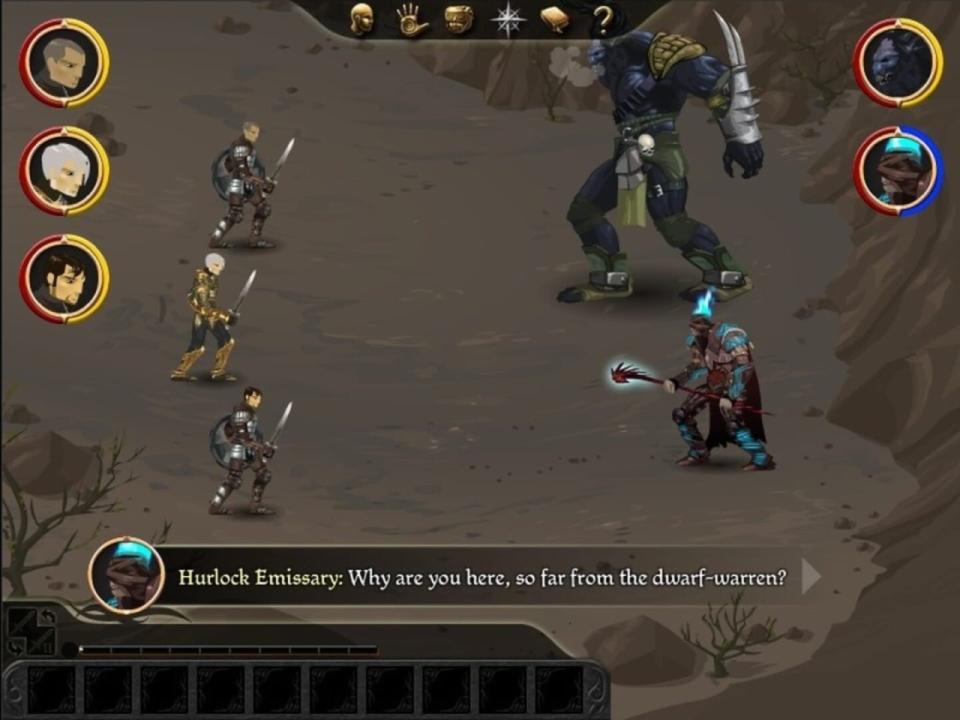Select the Hurlock Emissary enemy portrait
960x720 pixels.
(x=898, y=171)
